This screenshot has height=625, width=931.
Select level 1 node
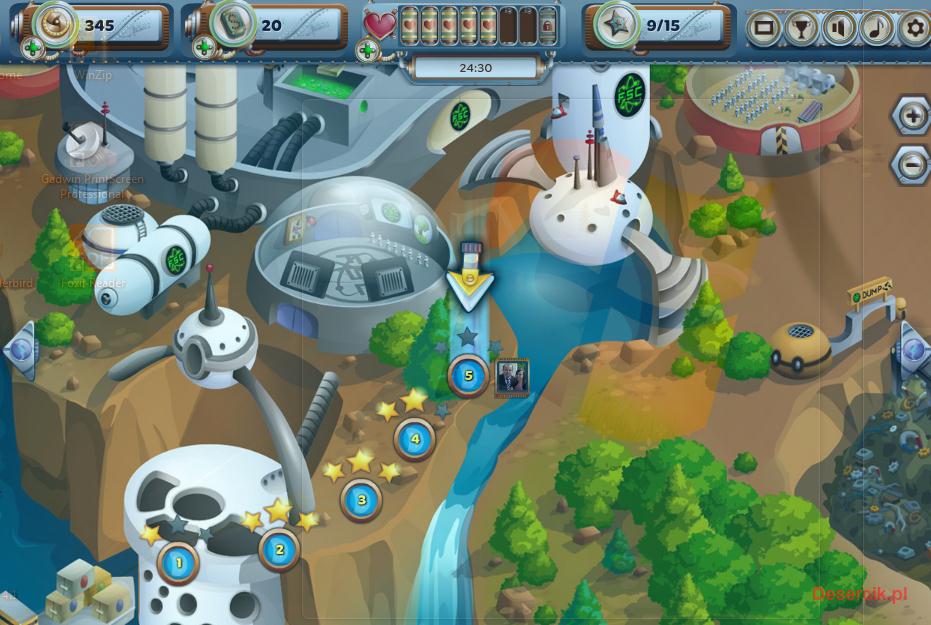[179, 563]
